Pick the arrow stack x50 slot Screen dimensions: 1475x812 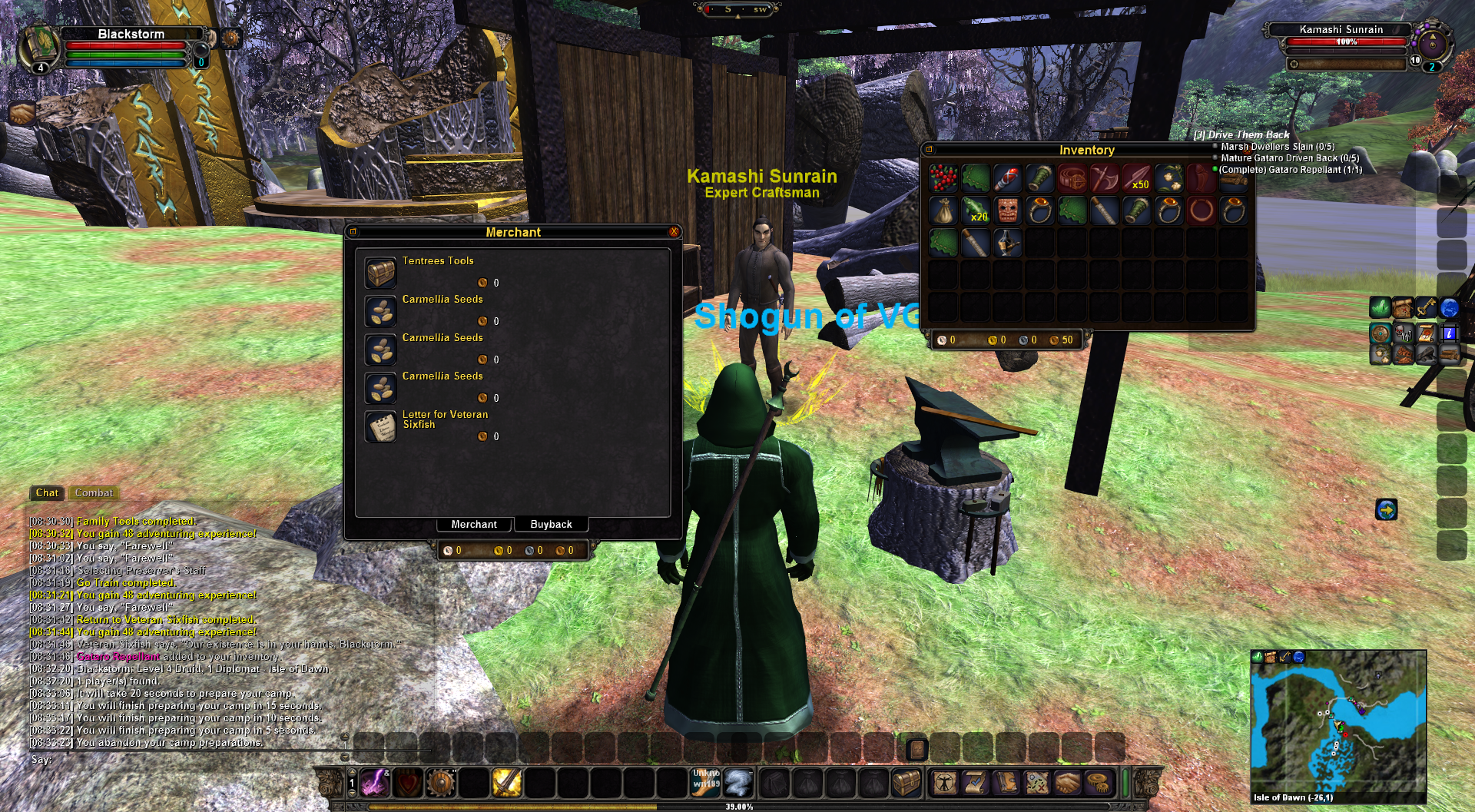click(1136, 178)
